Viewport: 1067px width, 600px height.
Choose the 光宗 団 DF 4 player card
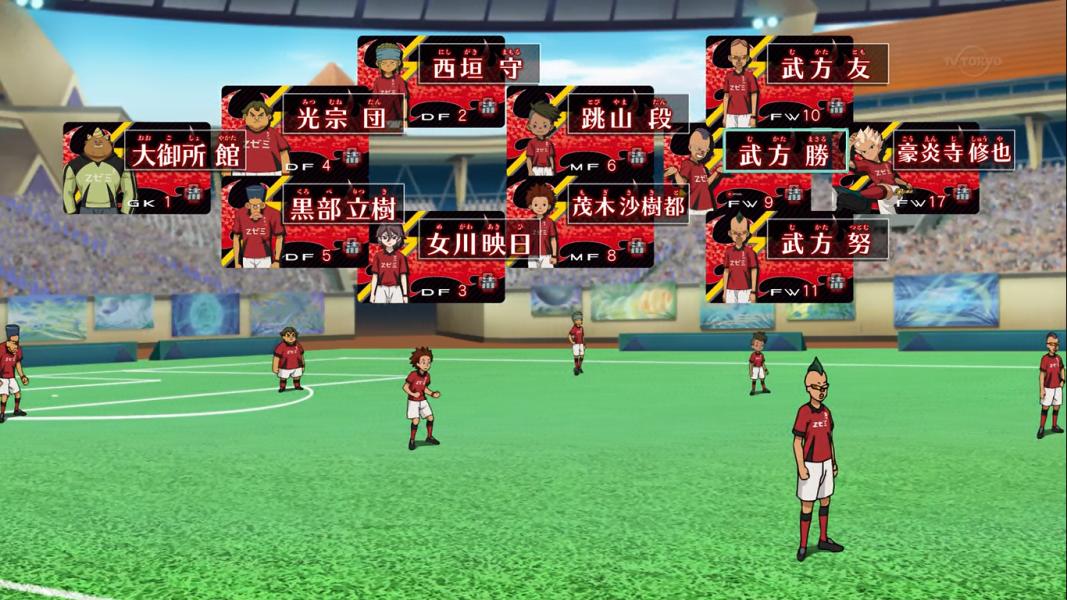pyautogui.click(x=296, y=130)
